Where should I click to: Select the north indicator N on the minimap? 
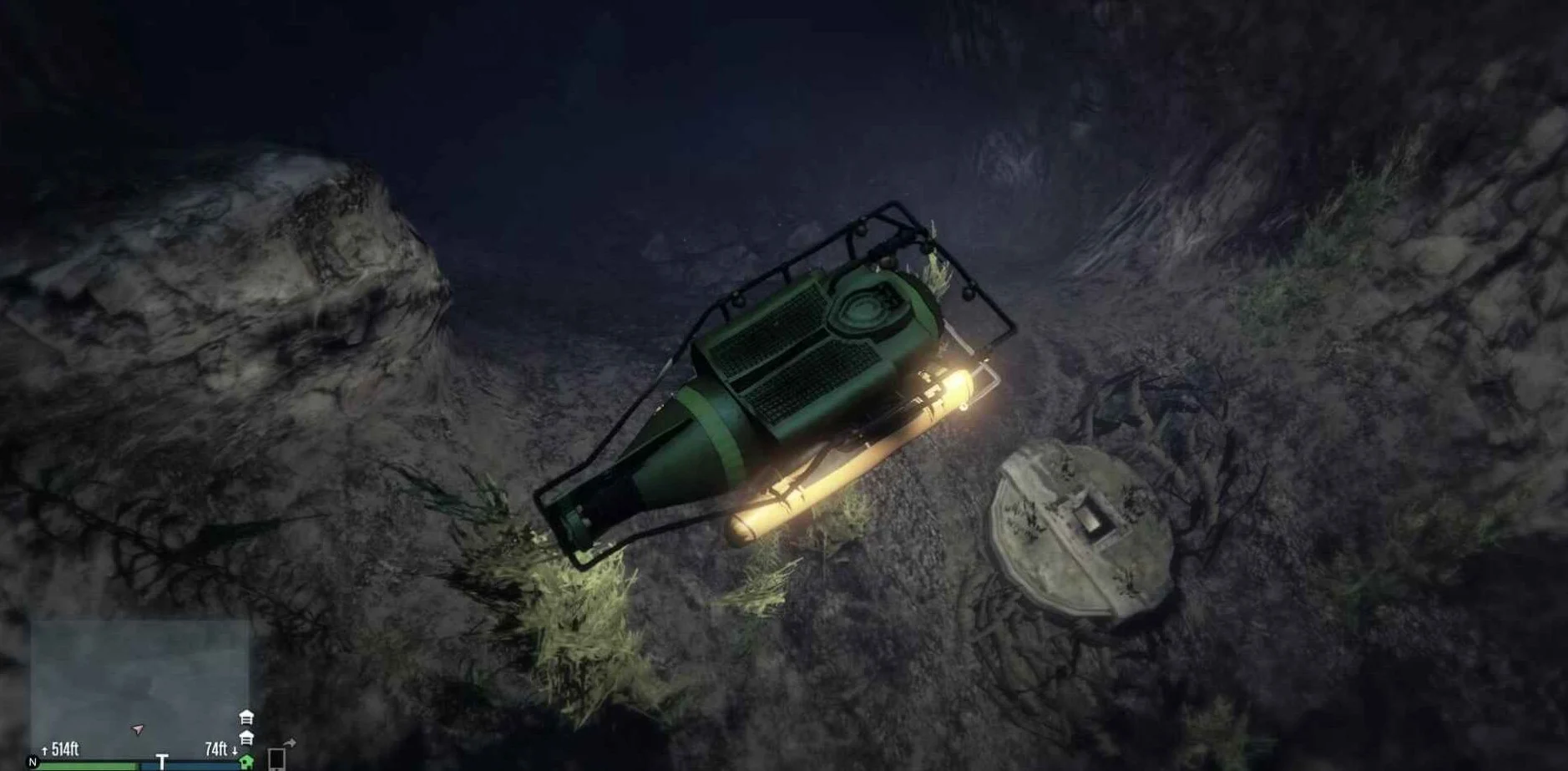click(x=33, y=762)
